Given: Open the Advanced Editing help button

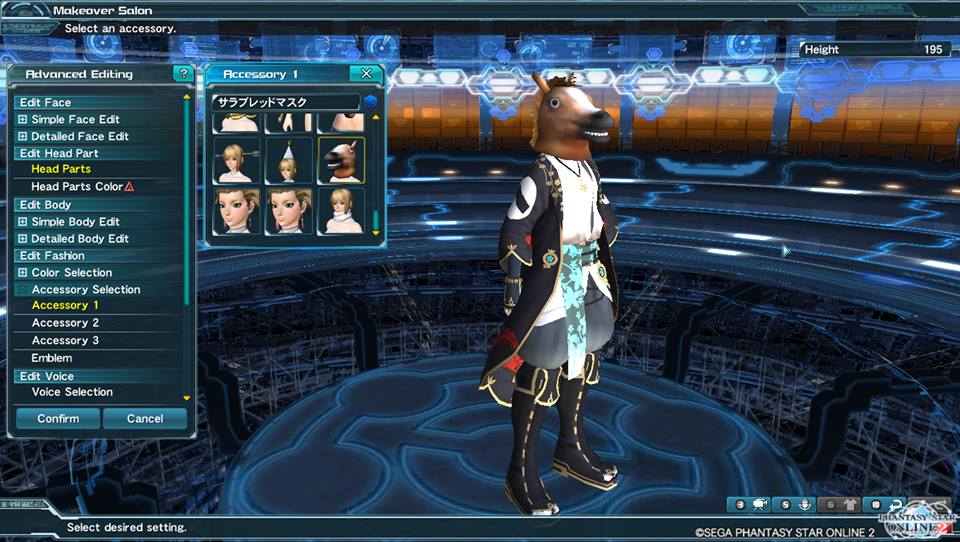Looking at the screenshot, I should coord(182,74).
